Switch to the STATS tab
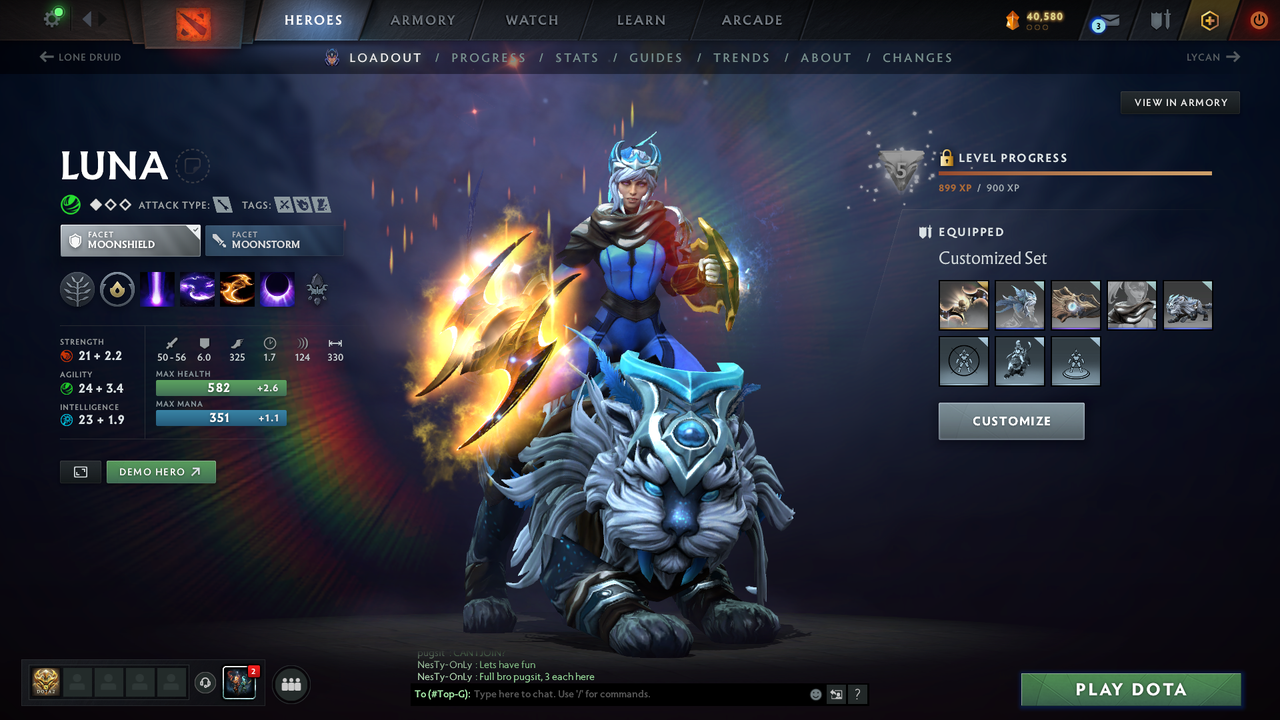The height and width of the screenshot is (720, 1280). (x=577, y=57)
